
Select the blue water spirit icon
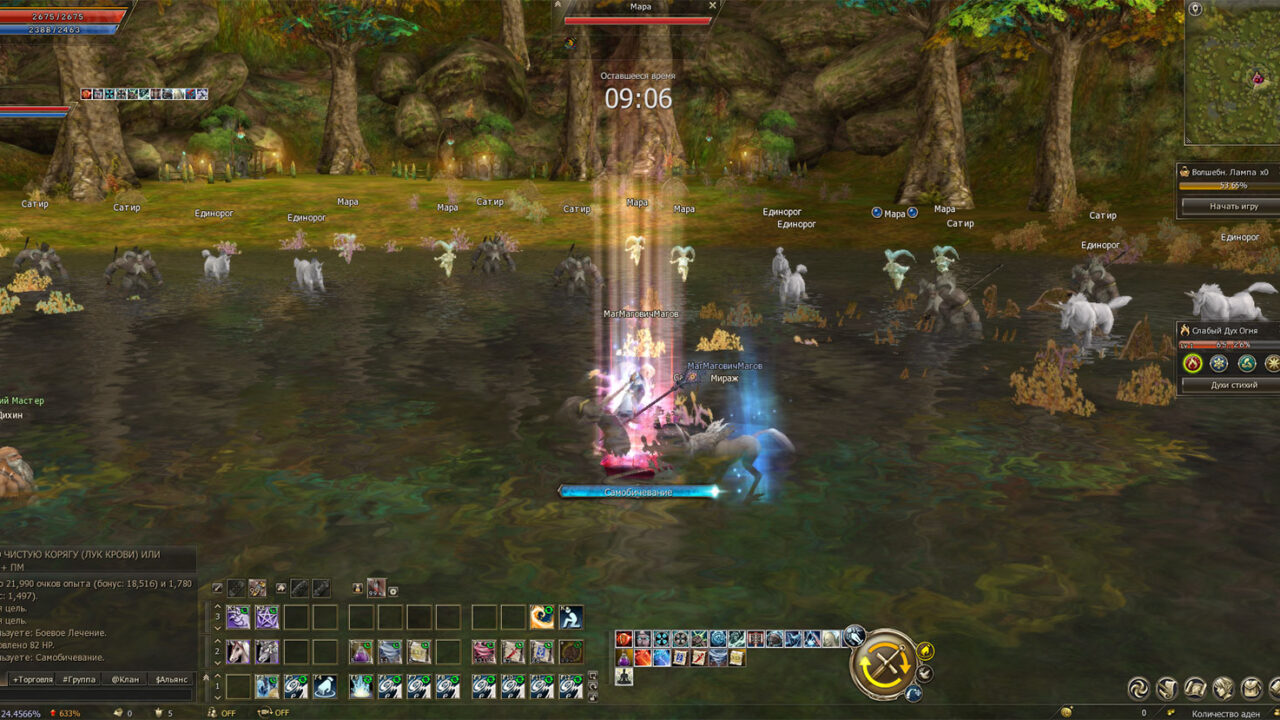pos(1219,363)
